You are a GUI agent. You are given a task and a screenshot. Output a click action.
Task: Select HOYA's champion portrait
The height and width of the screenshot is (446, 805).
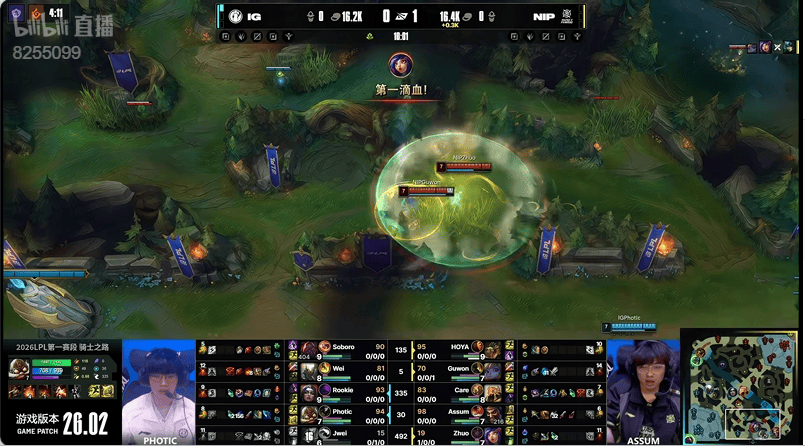(x=492, y=349)
